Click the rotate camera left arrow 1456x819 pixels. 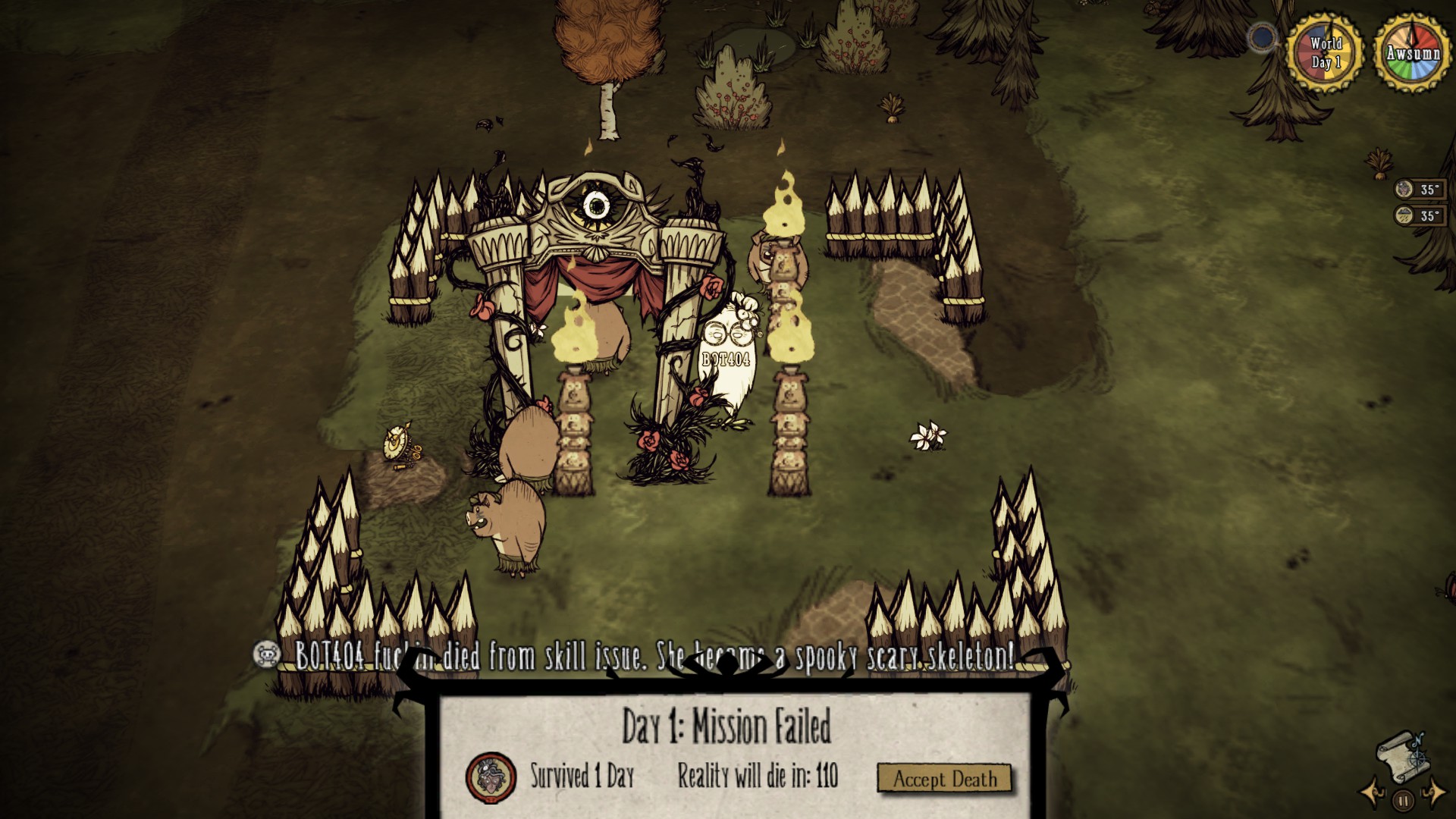pos(1371,795)
